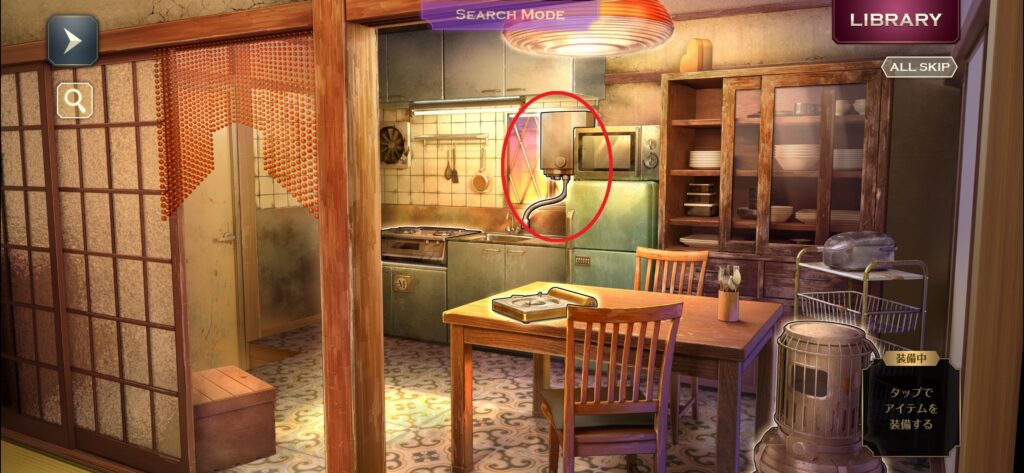Viewport: 1024px width, 473px height.
Task: Click the All Skip button
Action: [918, 67]
